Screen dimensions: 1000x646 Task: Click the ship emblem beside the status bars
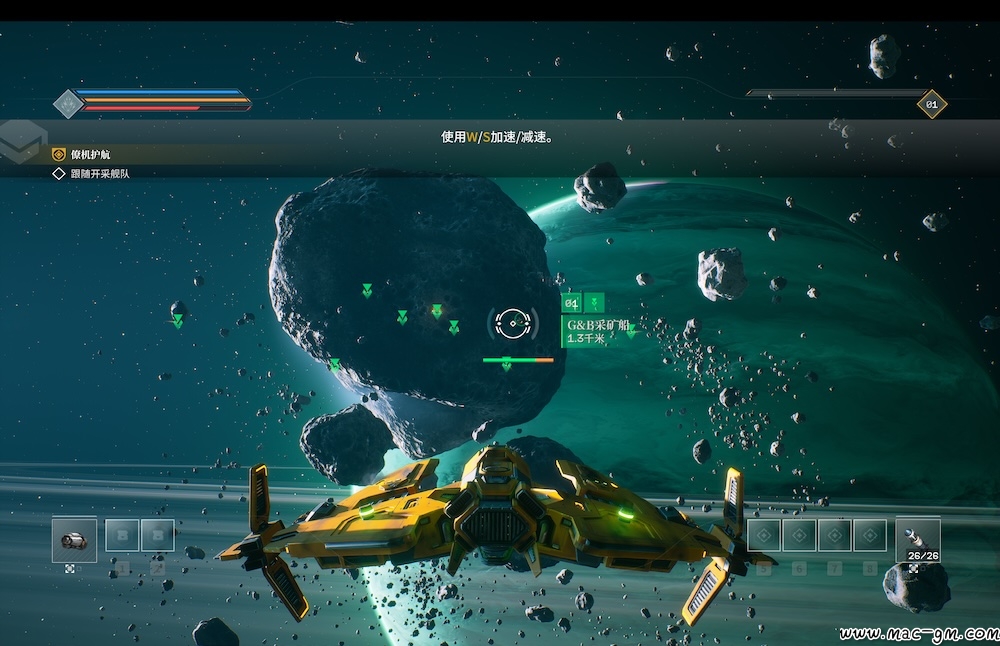click(67, 103)
